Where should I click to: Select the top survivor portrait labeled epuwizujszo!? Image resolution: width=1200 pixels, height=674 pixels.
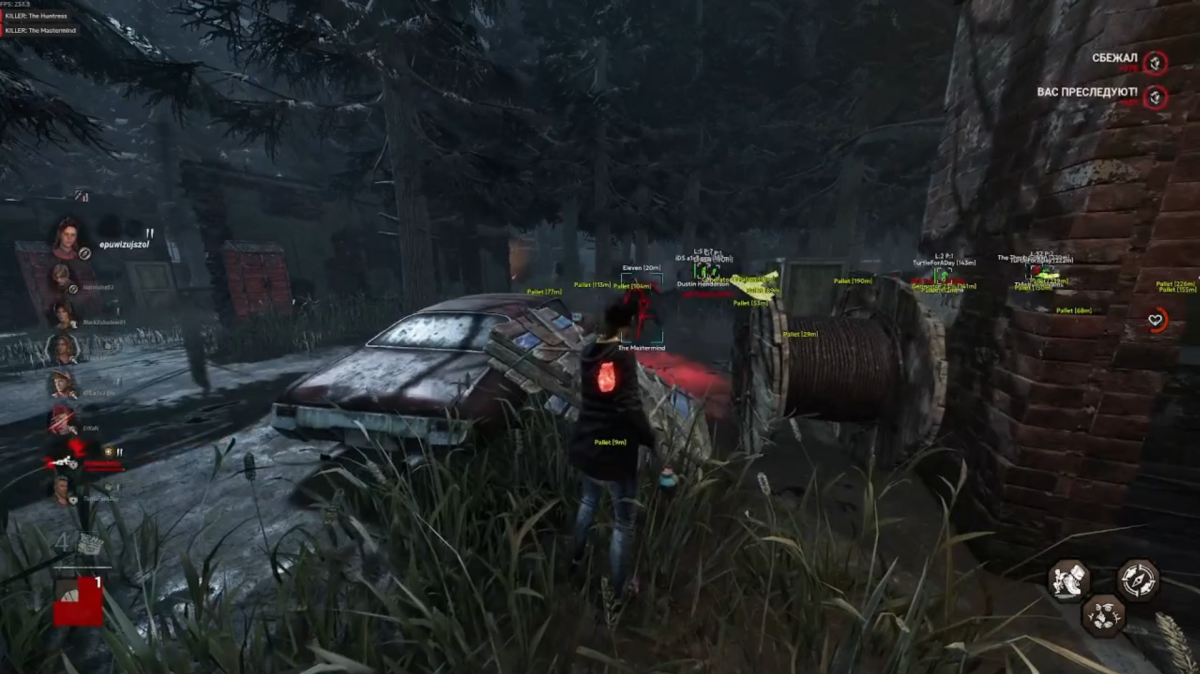pos(67,237)
